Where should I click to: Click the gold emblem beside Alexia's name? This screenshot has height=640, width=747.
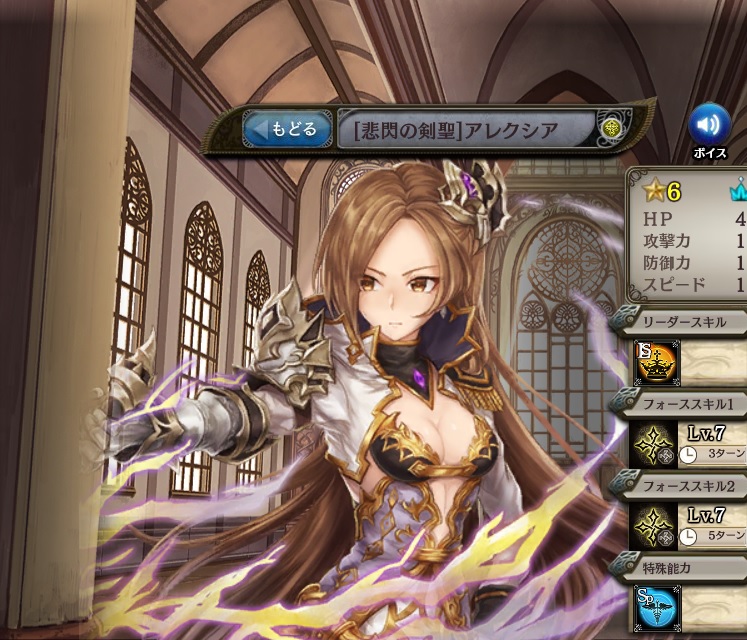[612, 129]
